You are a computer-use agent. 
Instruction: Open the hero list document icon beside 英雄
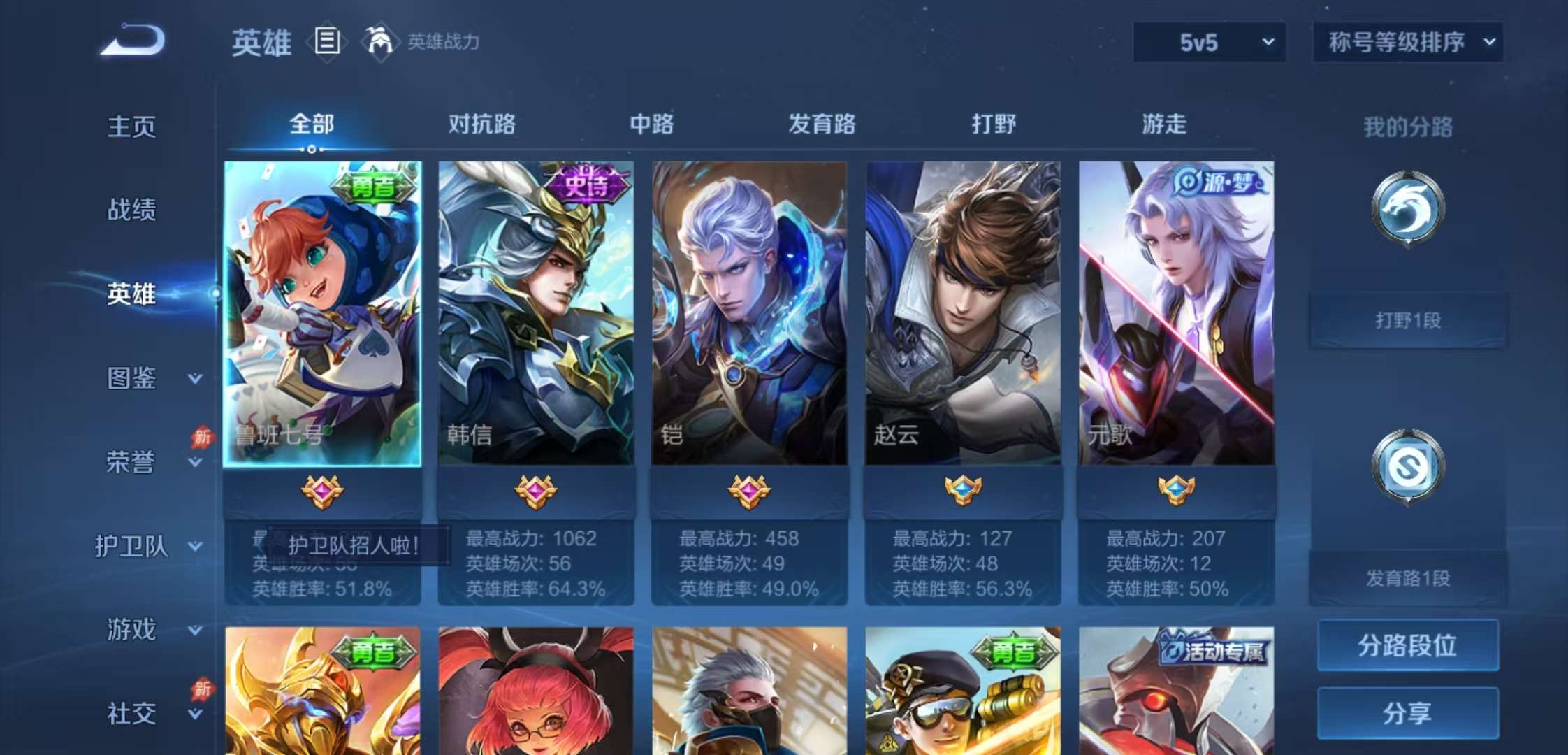coord(328,42)
